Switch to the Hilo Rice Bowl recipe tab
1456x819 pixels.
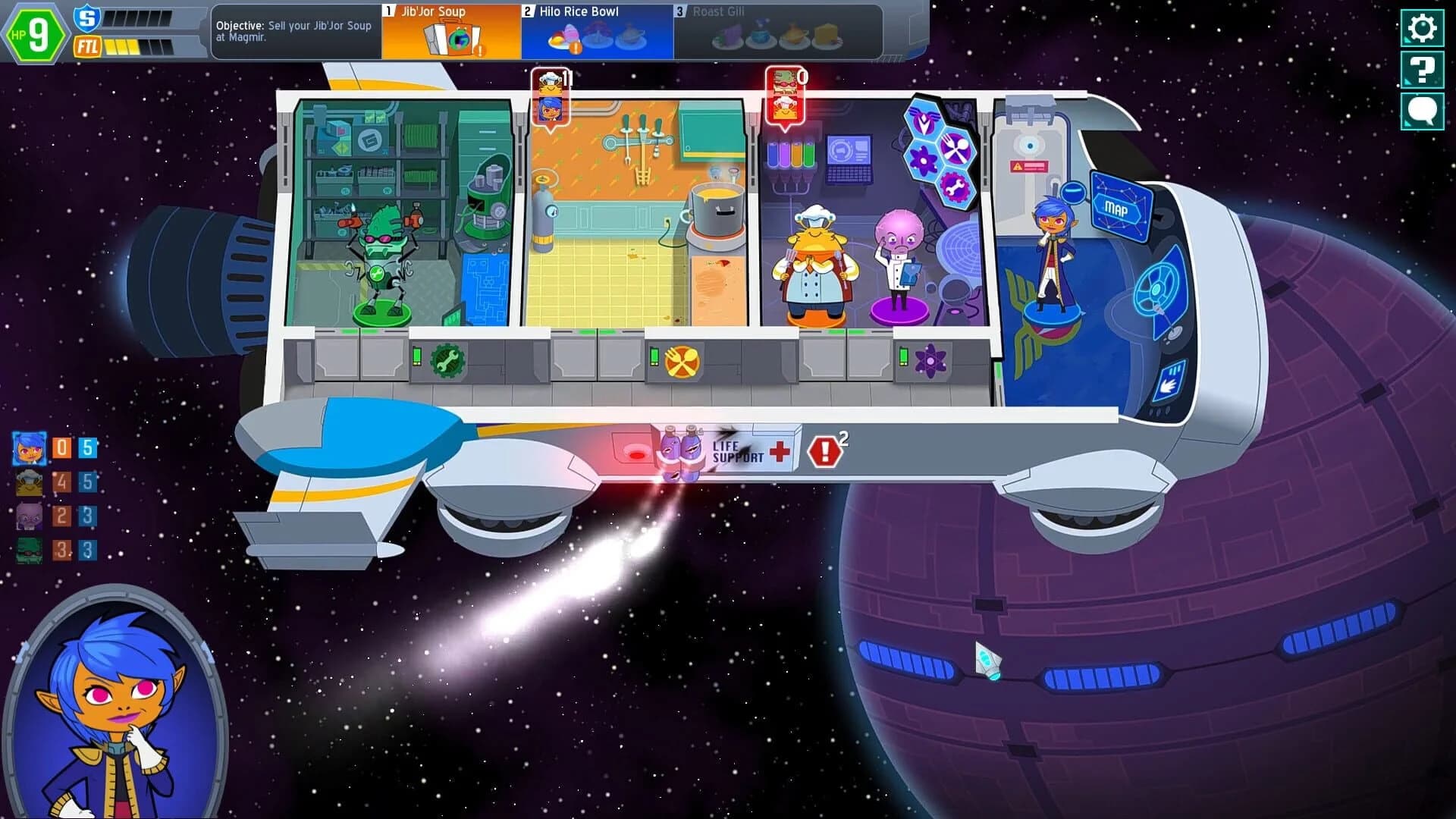coord(597,30)
